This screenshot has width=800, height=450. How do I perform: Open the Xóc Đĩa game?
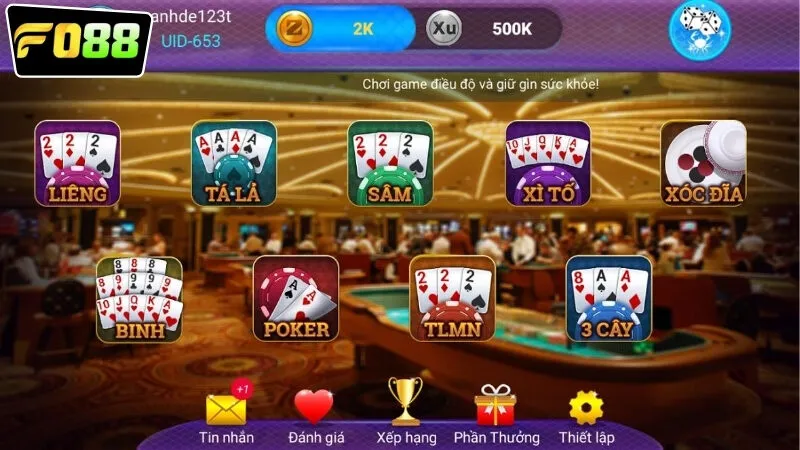click(x=703, y=163)
